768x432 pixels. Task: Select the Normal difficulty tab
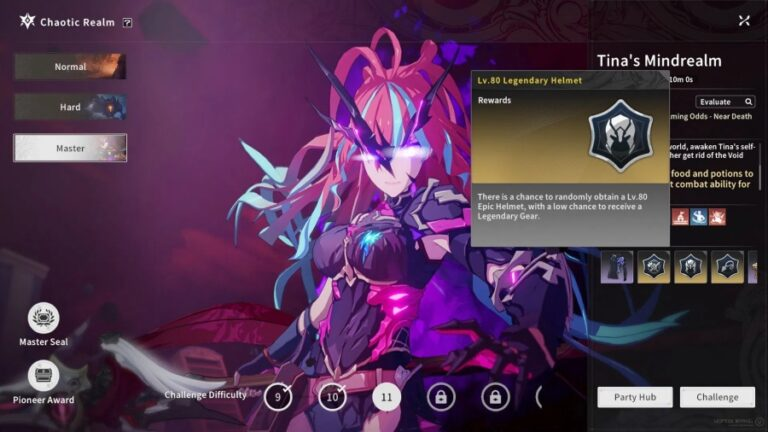pos(70,67)
